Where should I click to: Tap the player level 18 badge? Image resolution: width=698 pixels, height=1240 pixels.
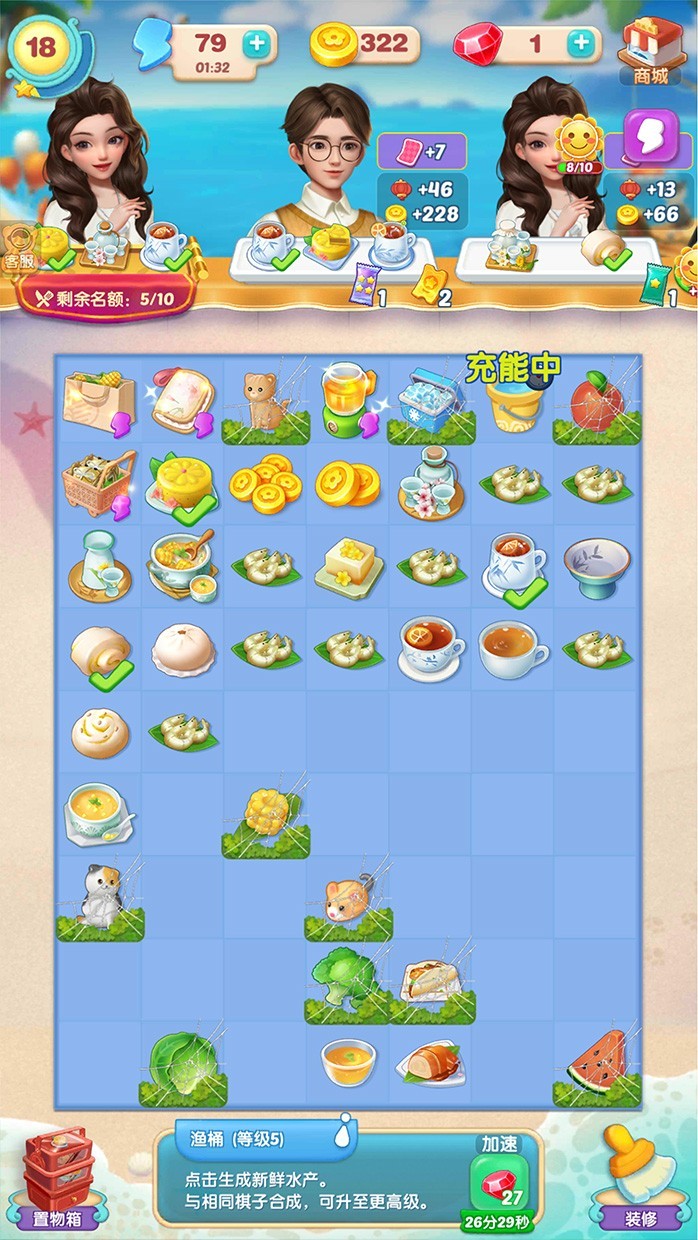pos(42,48)
